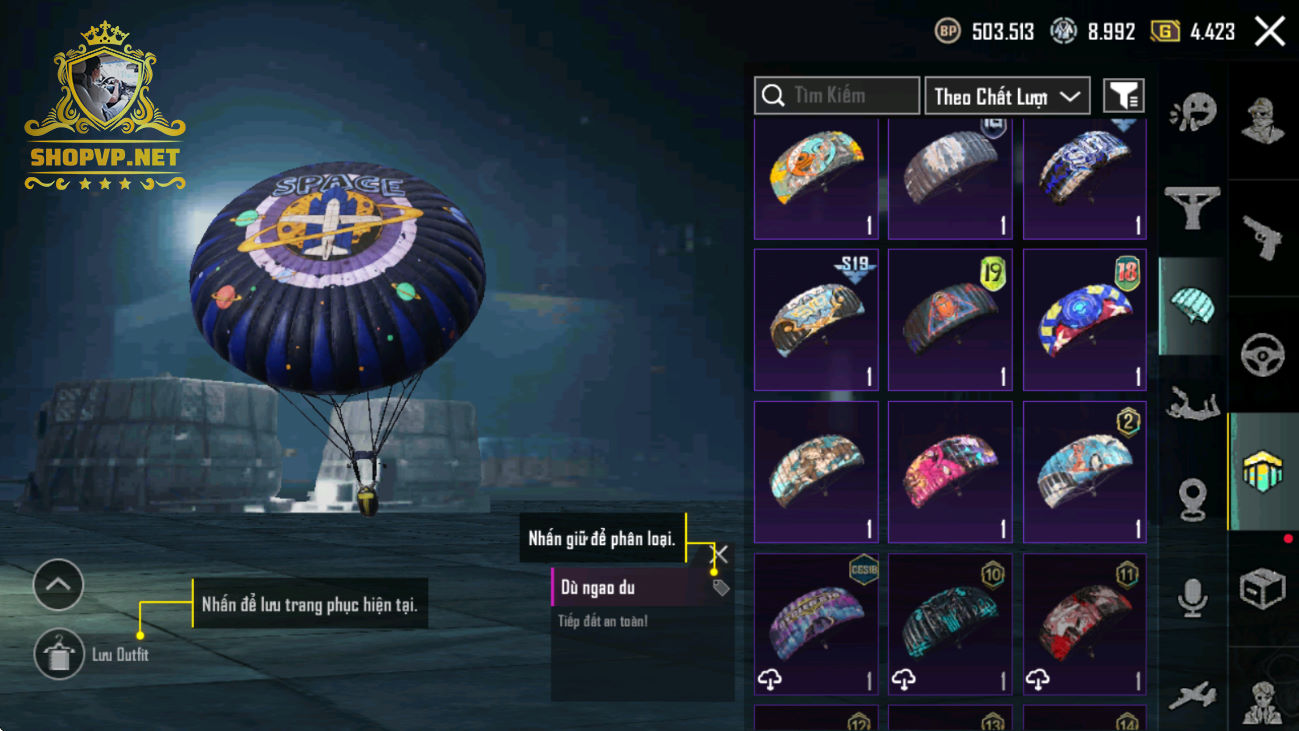The width and height of the screenshot is (1299, 731).
Task: Choose the CES18 purple parachute
Action: [x=816, y=624]
